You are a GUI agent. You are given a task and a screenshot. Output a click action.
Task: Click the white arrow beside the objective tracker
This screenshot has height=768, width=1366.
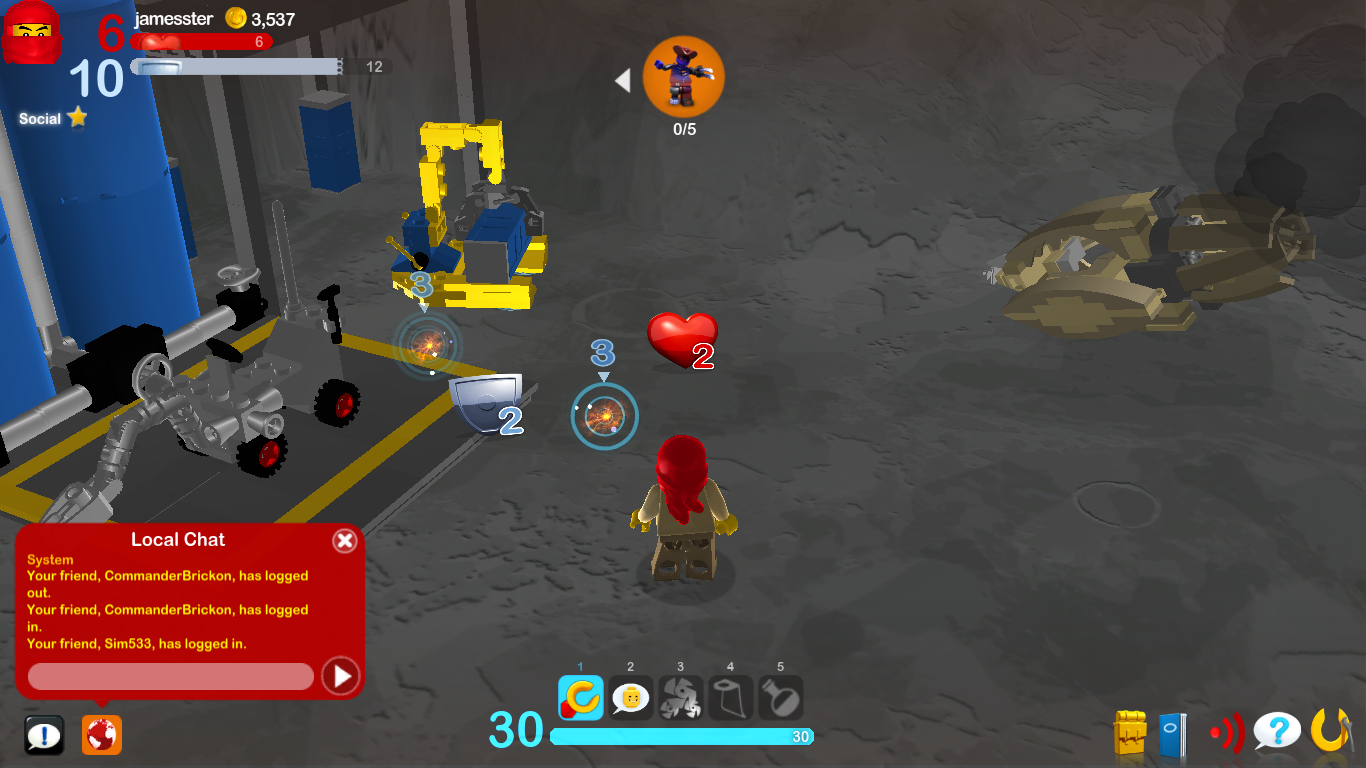(623, 81)
